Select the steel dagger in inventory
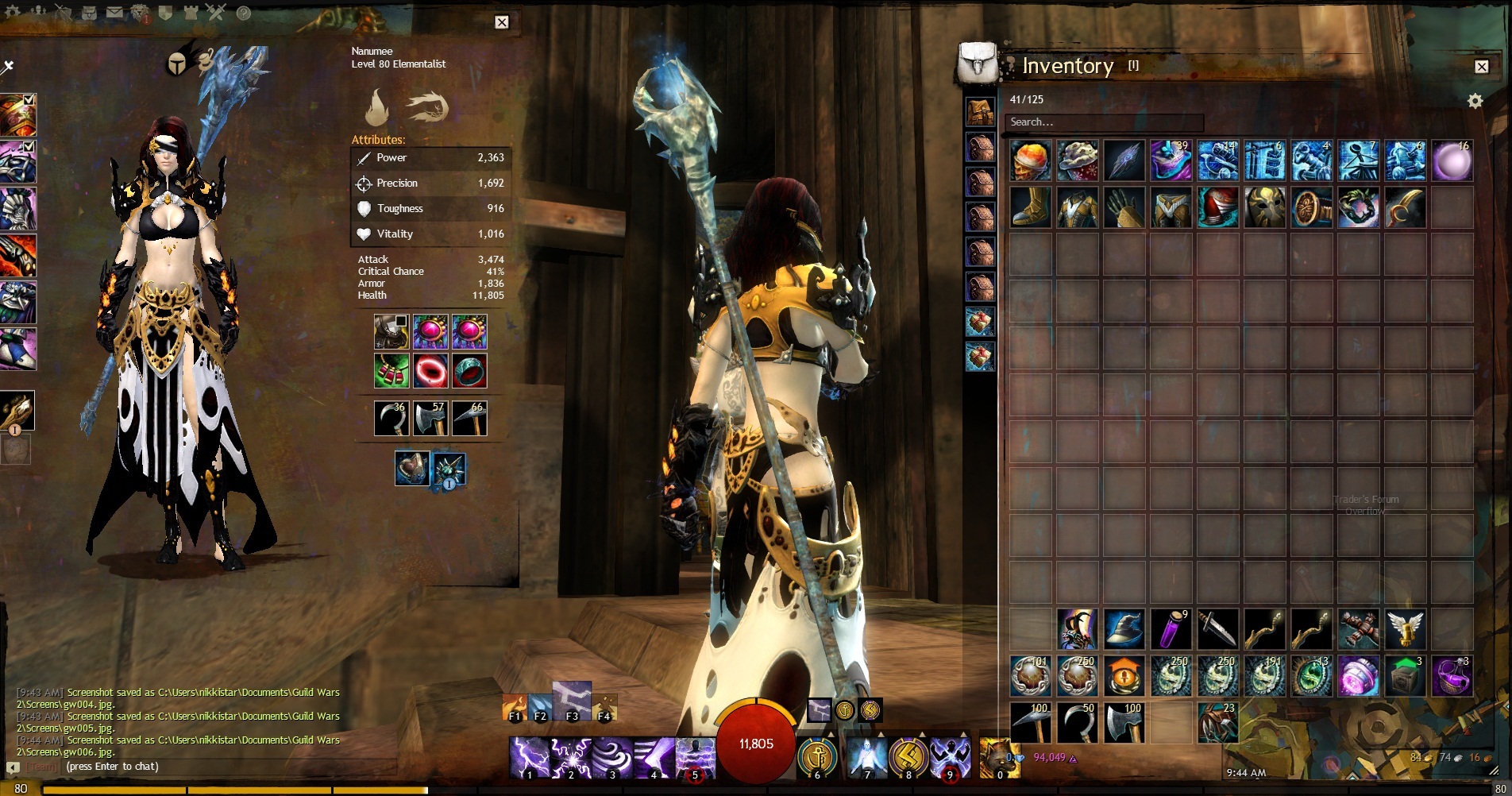Image resolution: width=1512 pixels, height=796 pixels. [x=1218, y=629]
